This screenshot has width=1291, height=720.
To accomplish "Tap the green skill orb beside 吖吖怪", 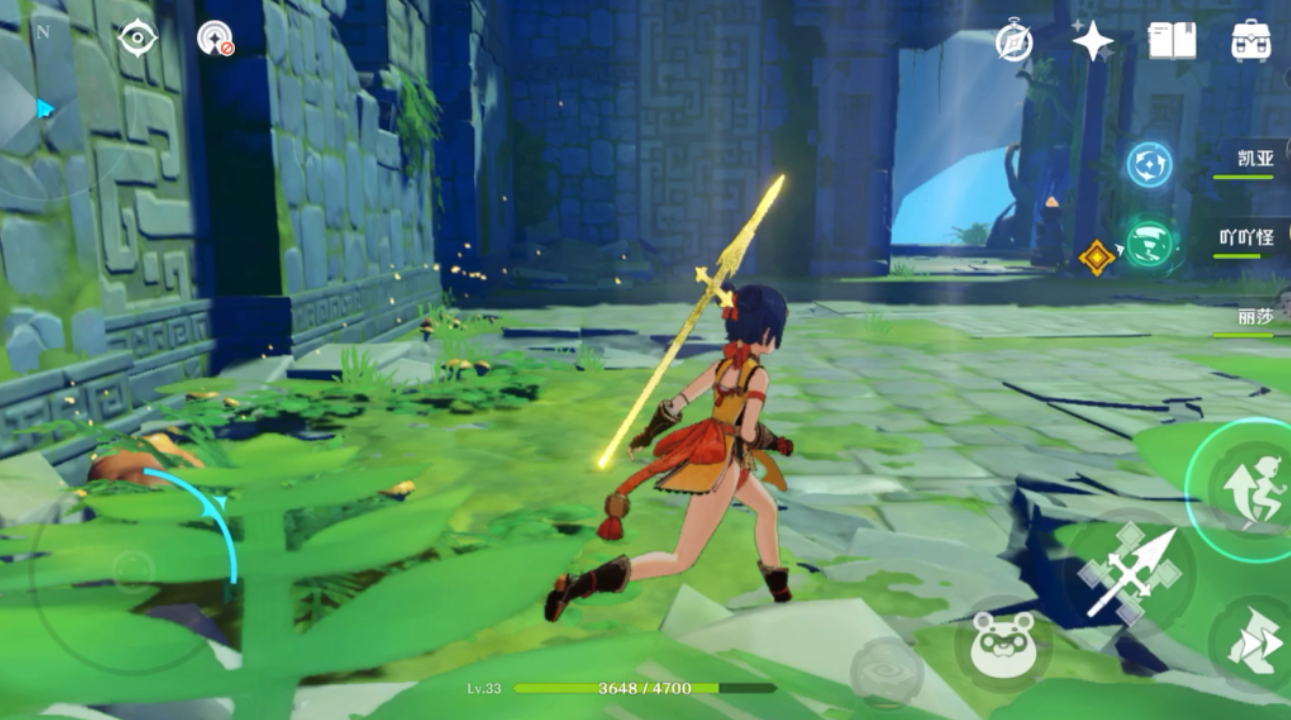I will (x=1149, y=245).
